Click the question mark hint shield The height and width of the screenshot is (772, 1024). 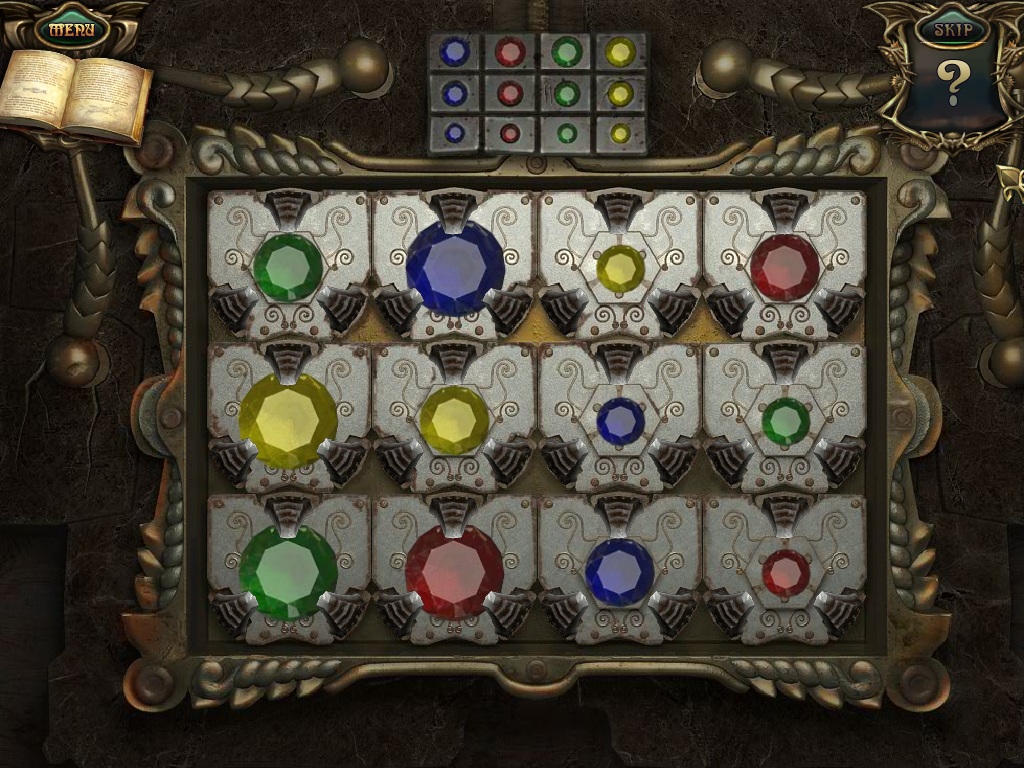pyautogui.click(x=952, y=86)
